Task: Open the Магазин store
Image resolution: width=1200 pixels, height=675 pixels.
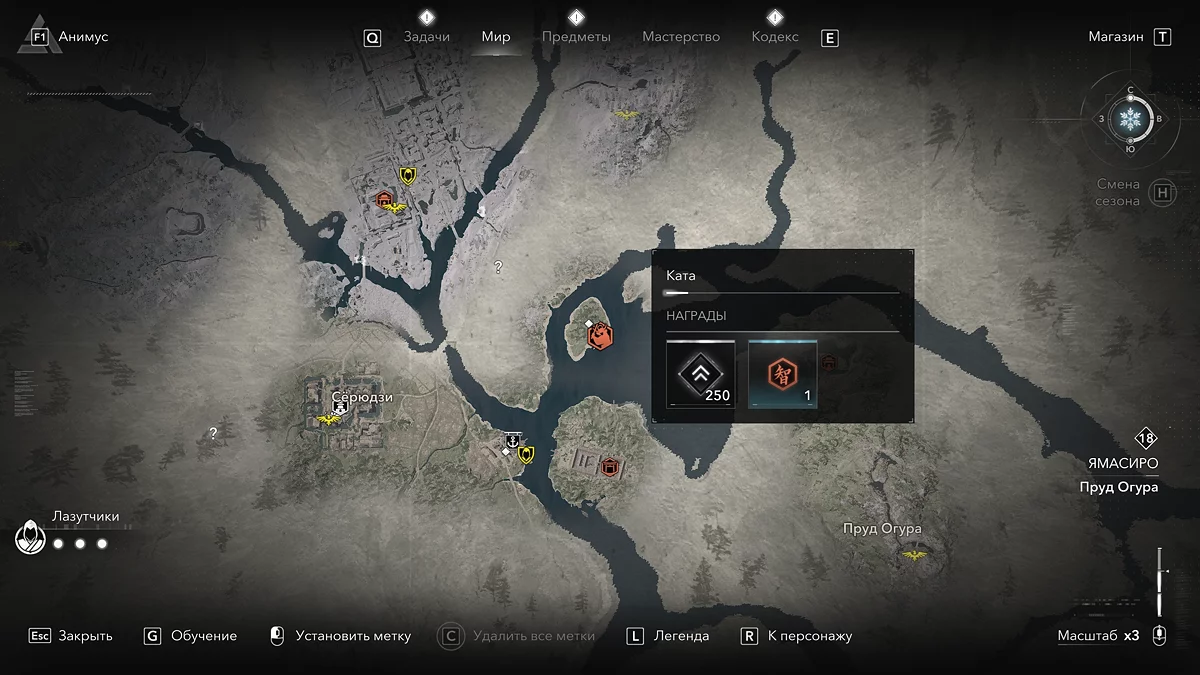Action: [x=1116, y=37]
